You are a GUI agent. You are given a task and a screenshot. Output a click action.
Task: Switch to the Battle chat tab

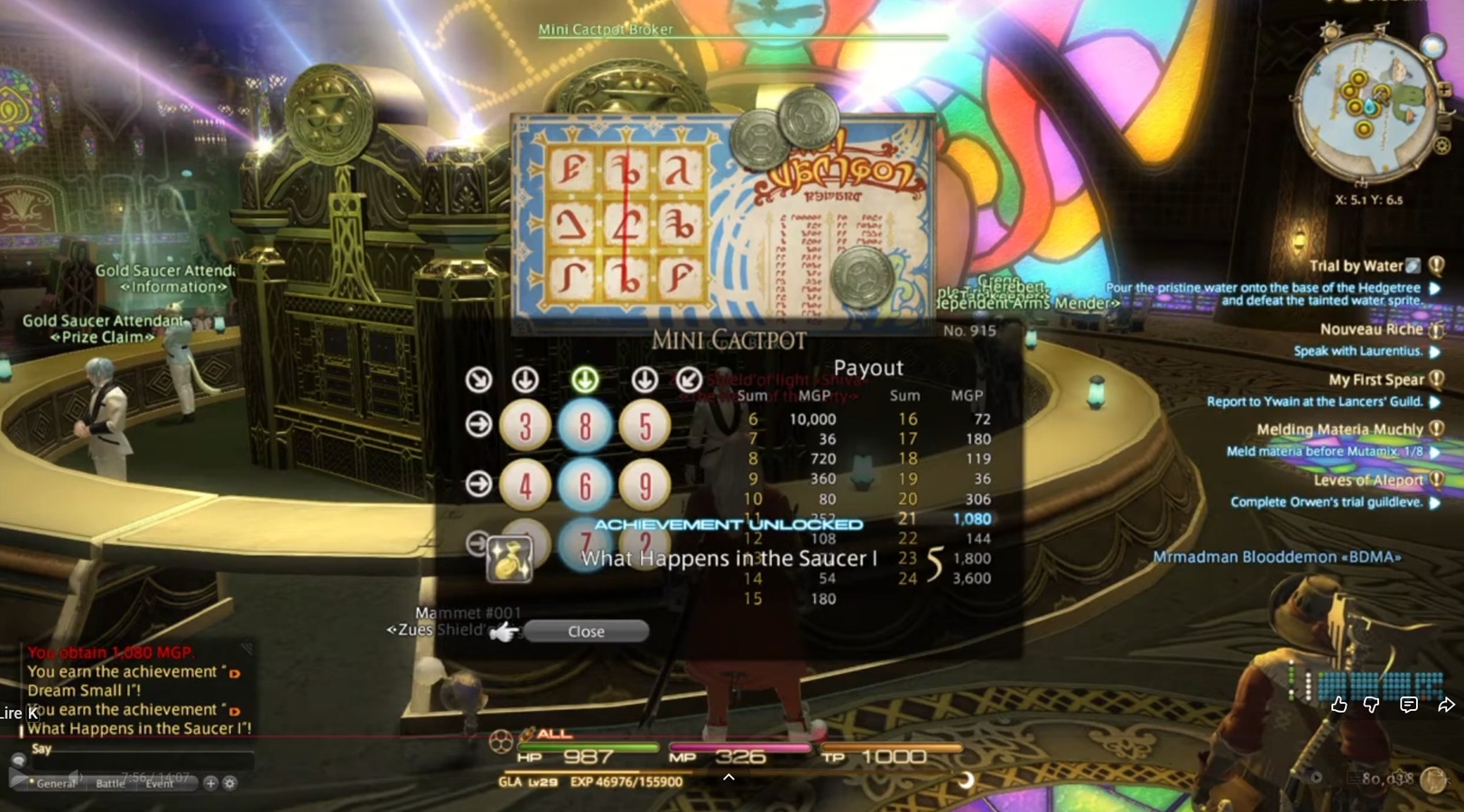coord(110,783)
